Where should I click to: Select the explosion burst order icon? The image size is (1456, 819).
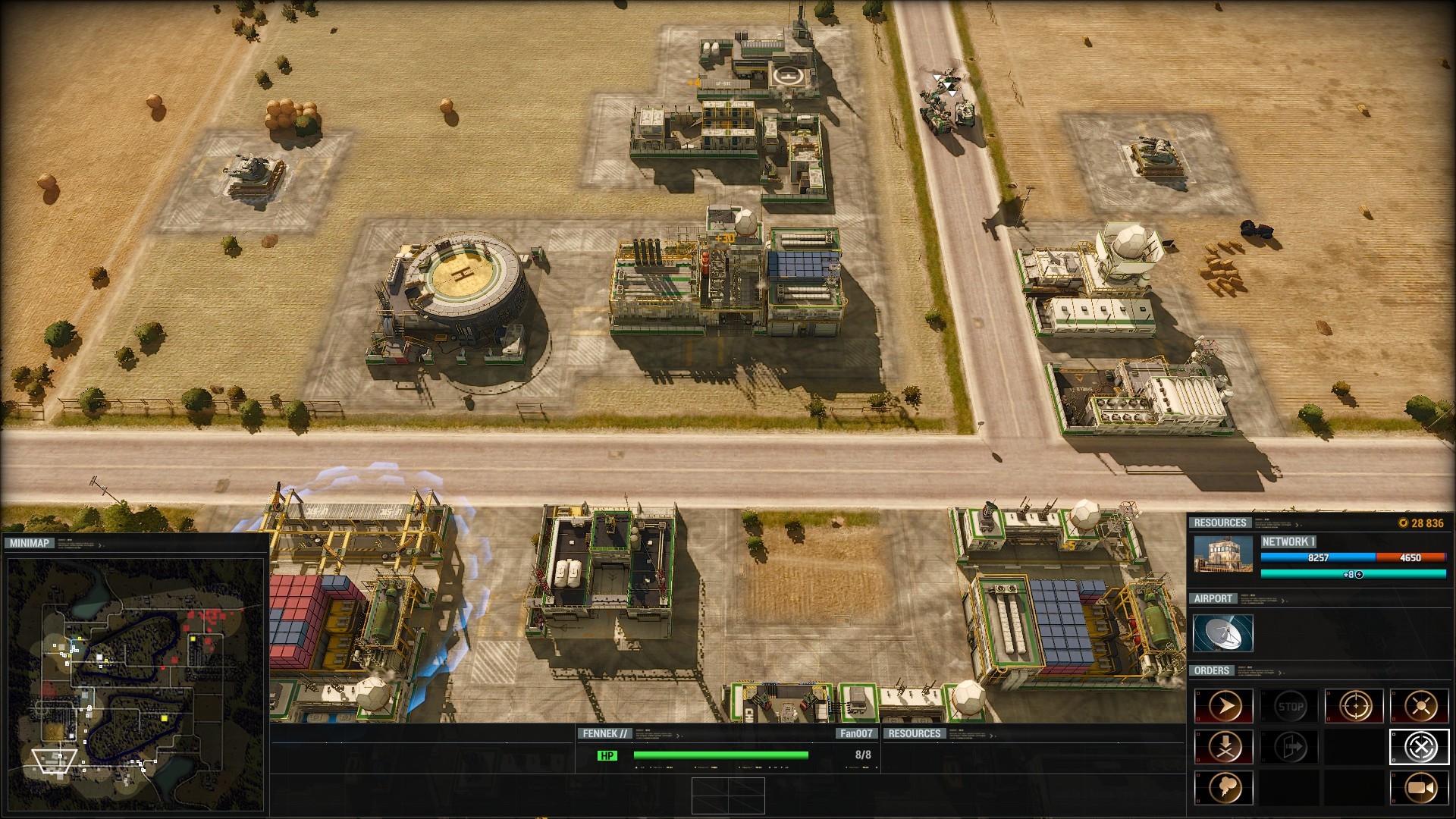(1420, 707)
